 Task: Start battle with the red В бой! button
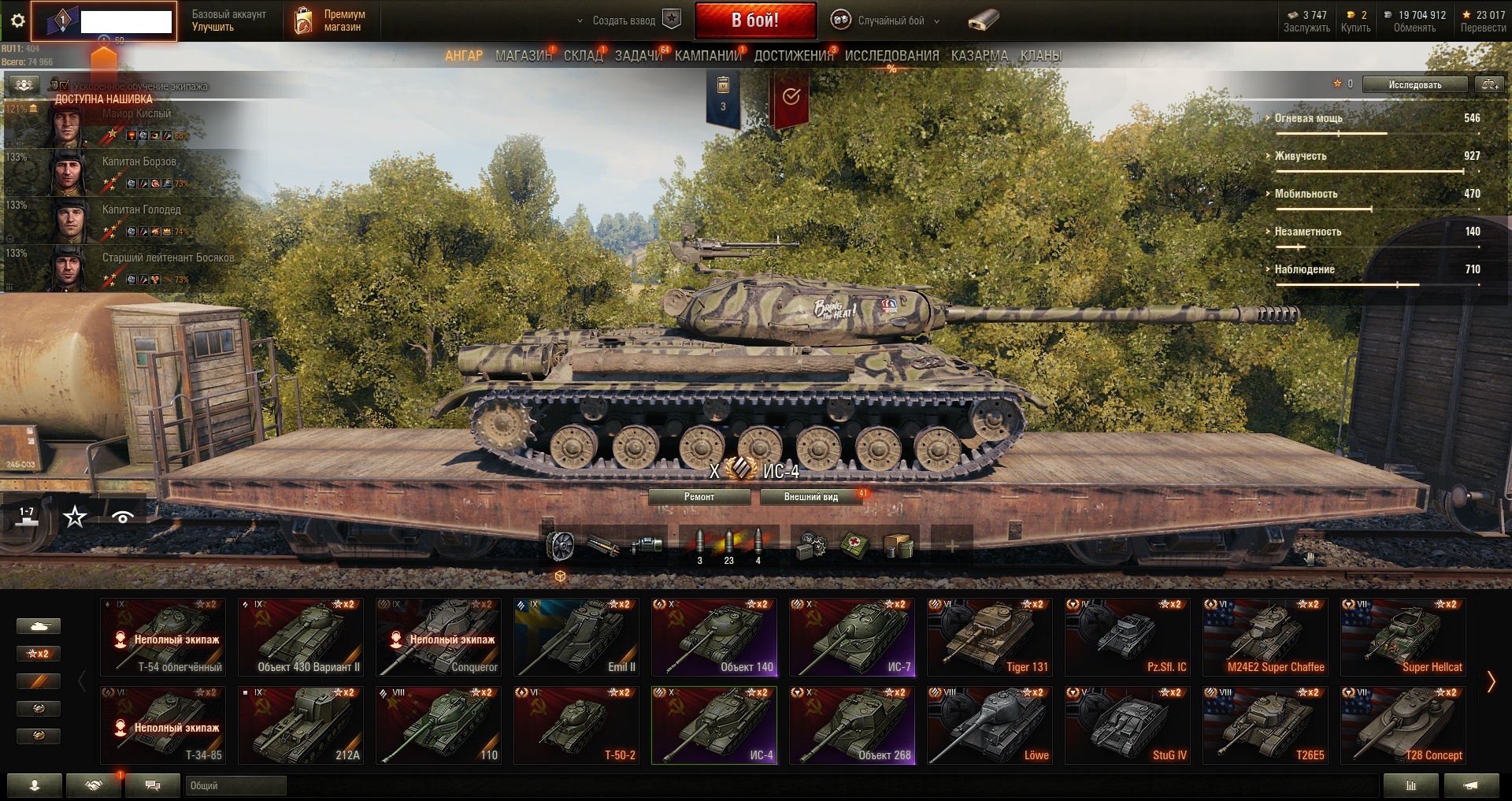click(x=754, y=20)
